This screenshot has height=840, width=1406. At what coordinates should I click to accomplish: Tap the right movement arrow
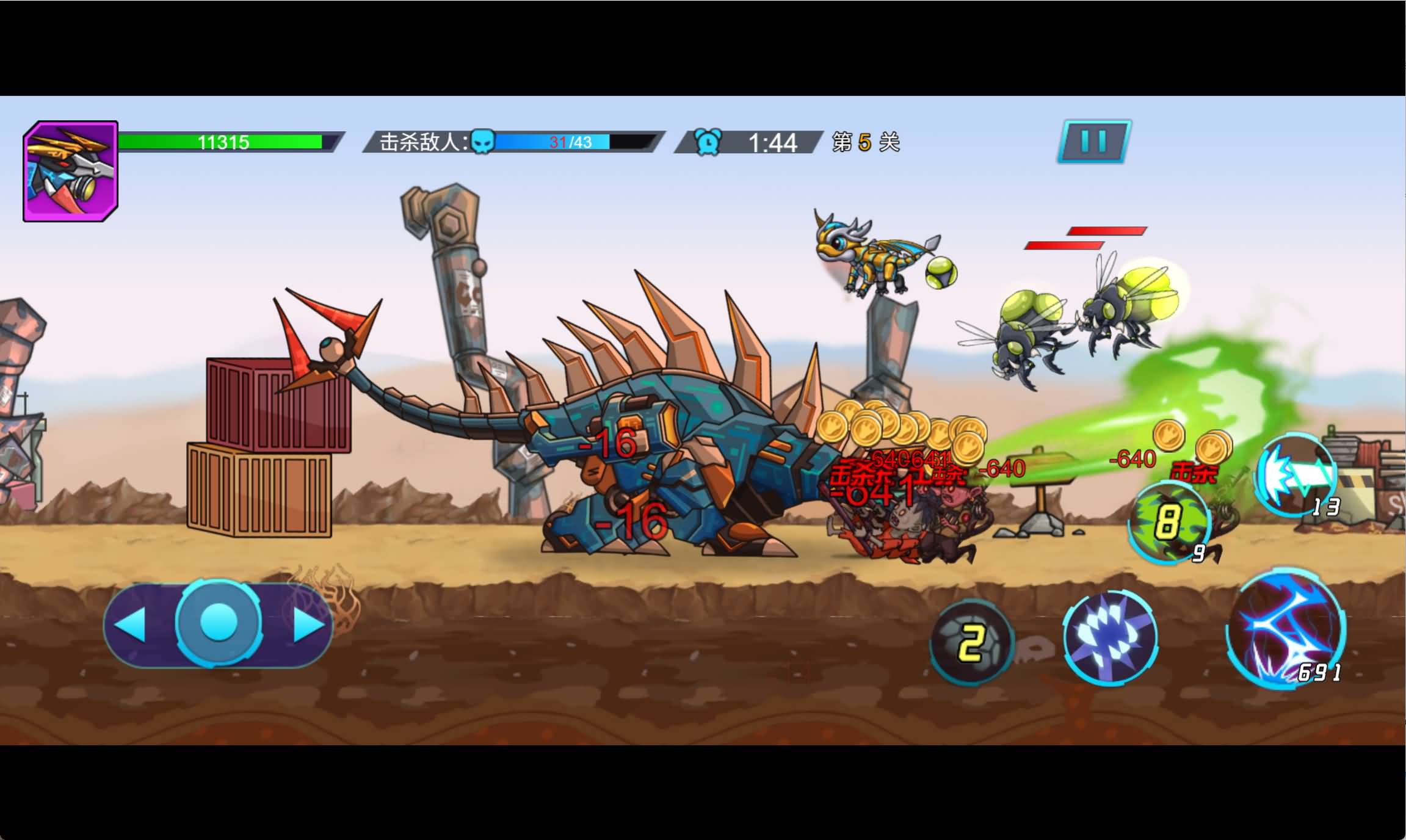tap(308, 625)
